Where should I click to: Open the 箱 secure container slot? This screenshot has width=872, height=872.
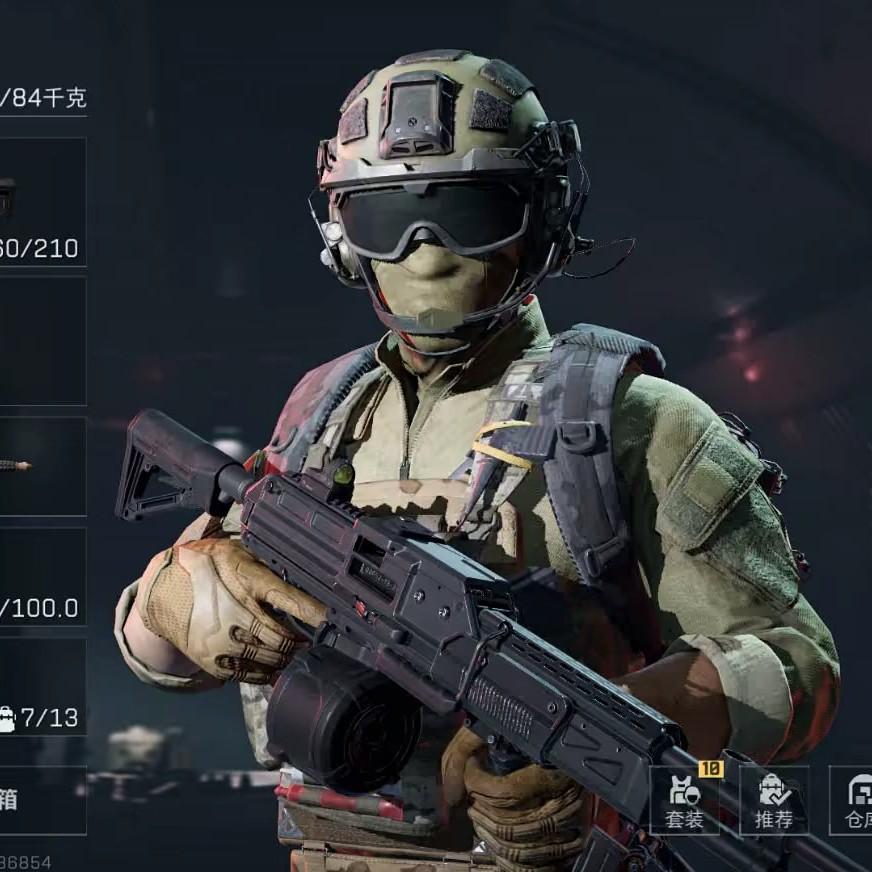(40, 800)
